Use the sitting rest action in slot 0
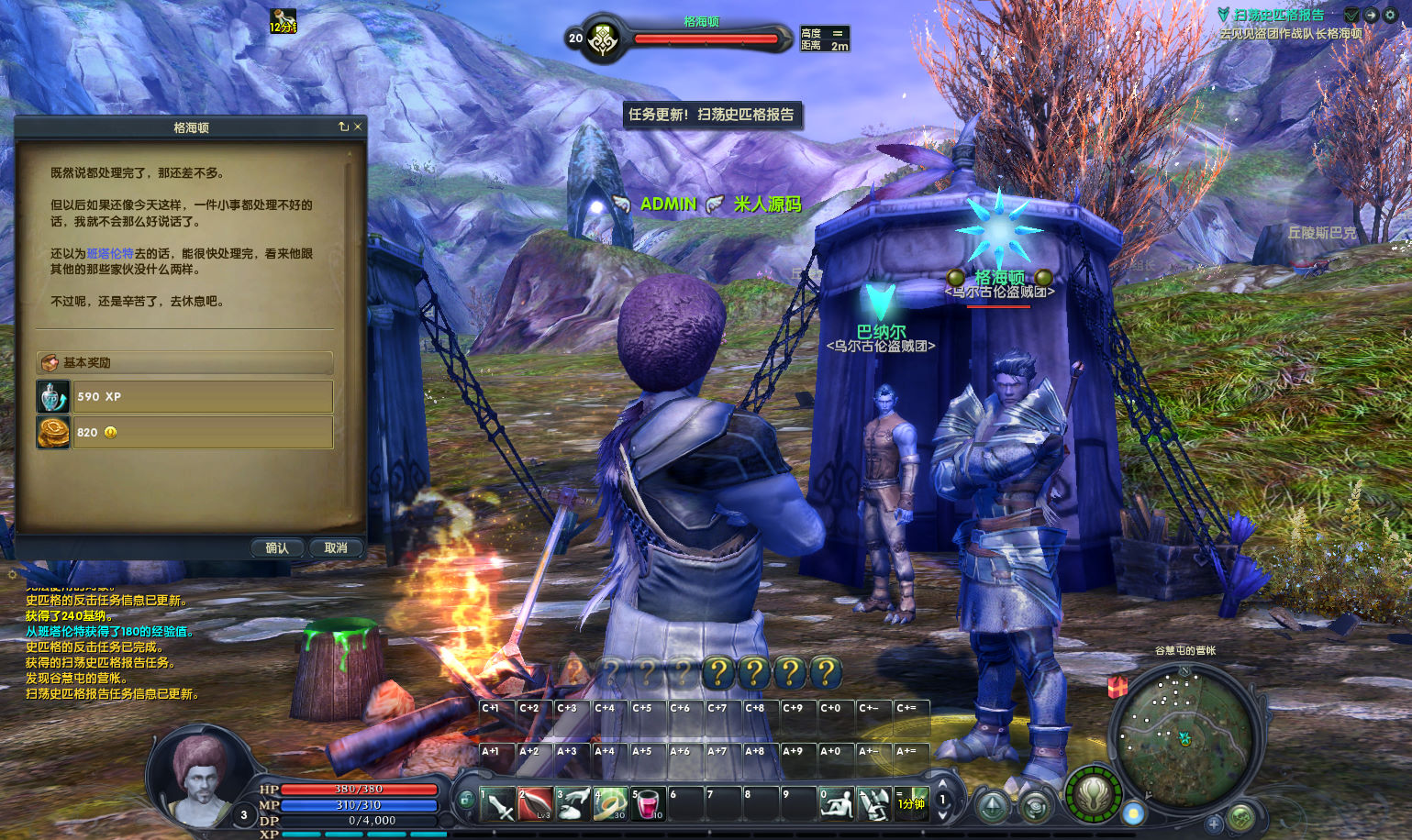 click(x=836, y=804)
